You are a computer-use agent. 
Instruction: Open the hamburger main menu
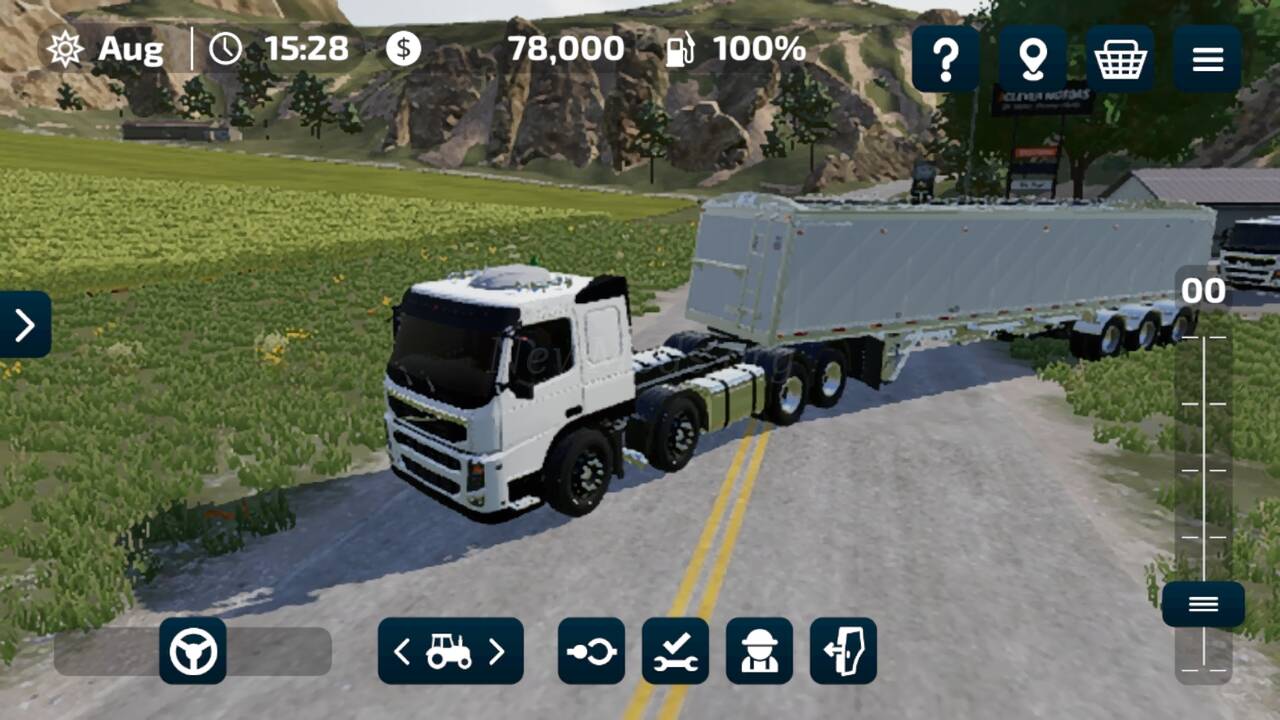(1207, 60)
